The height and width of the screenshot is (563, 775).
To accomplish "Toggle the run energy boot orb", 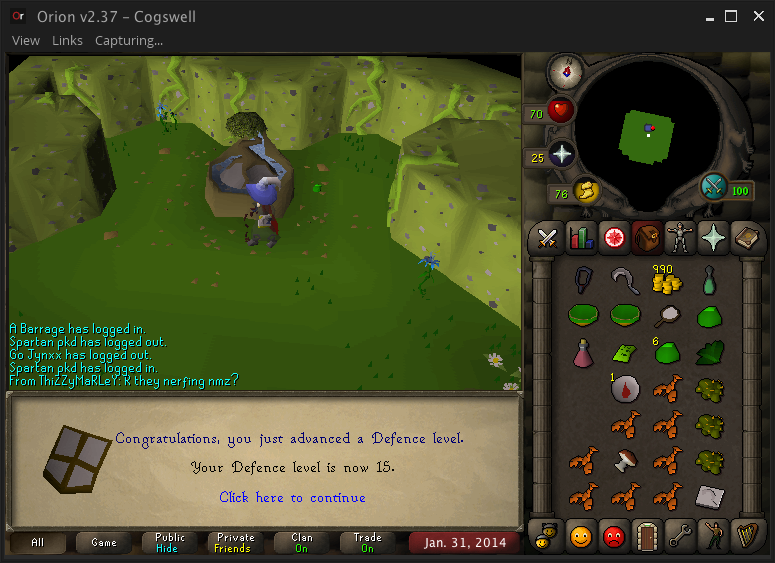I will (x=585, y=190).
